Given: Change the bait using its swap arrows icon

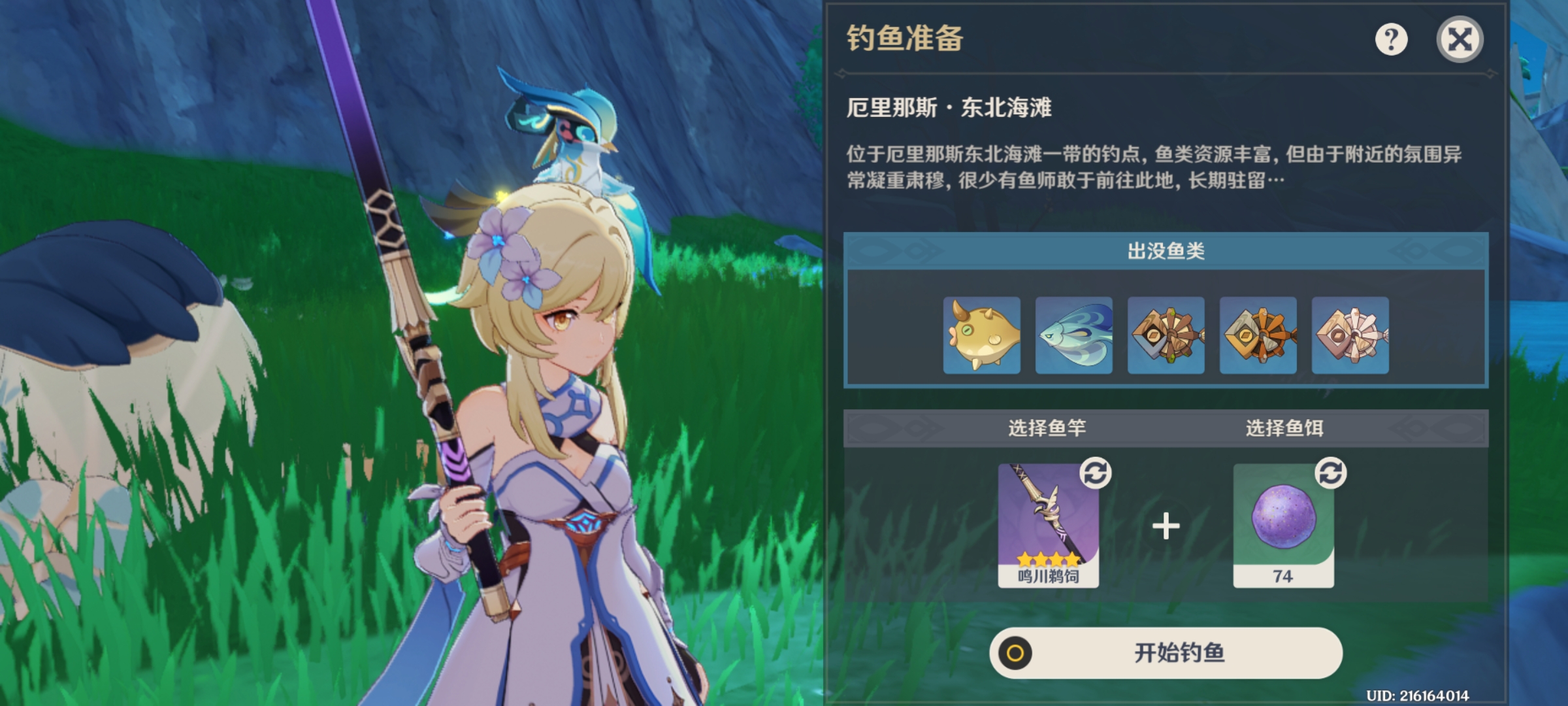Looking at the screenshot, I should click(1331, 473).
